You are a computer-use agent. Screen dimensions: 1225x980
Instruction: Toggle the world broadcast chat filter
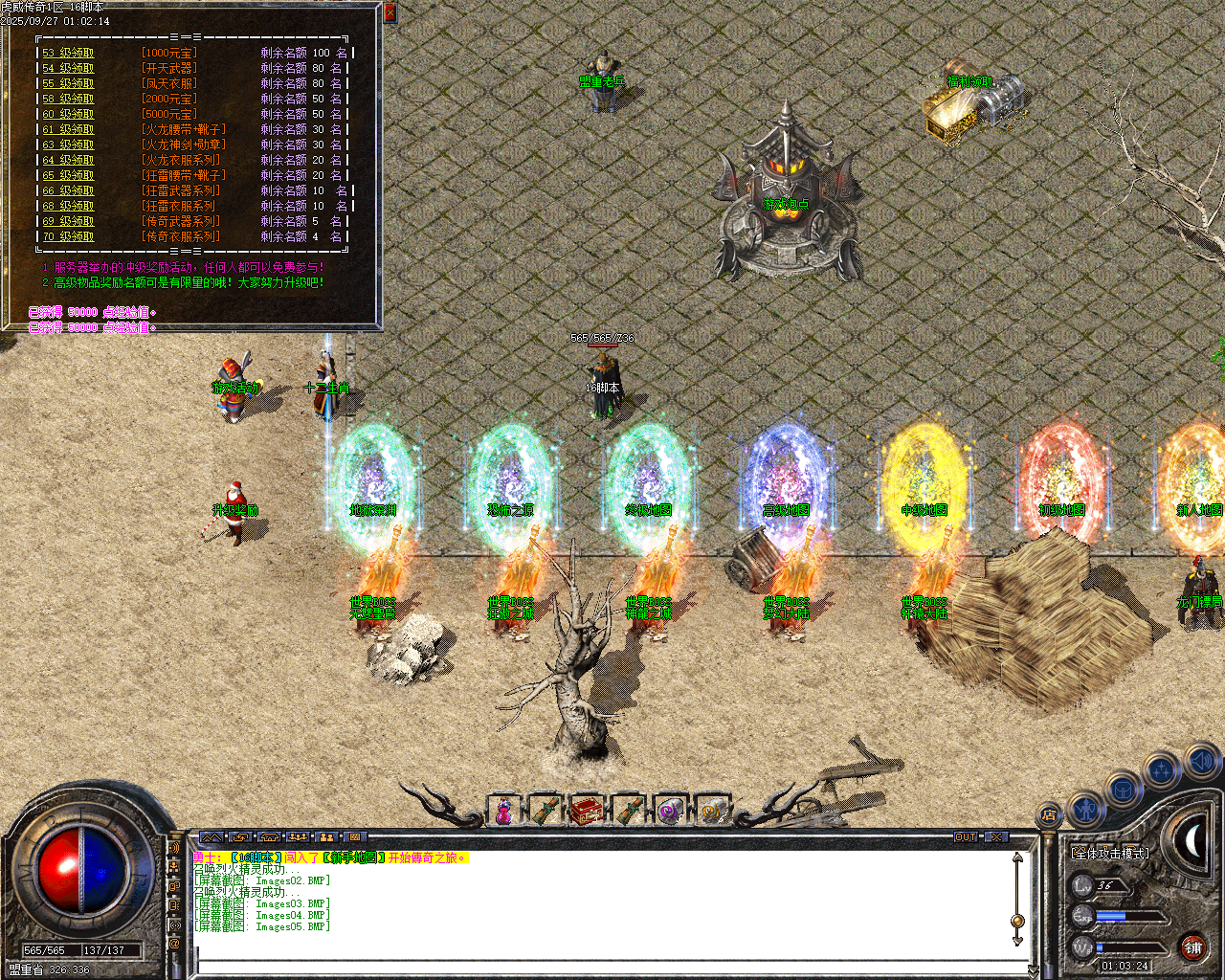point(175,925)
